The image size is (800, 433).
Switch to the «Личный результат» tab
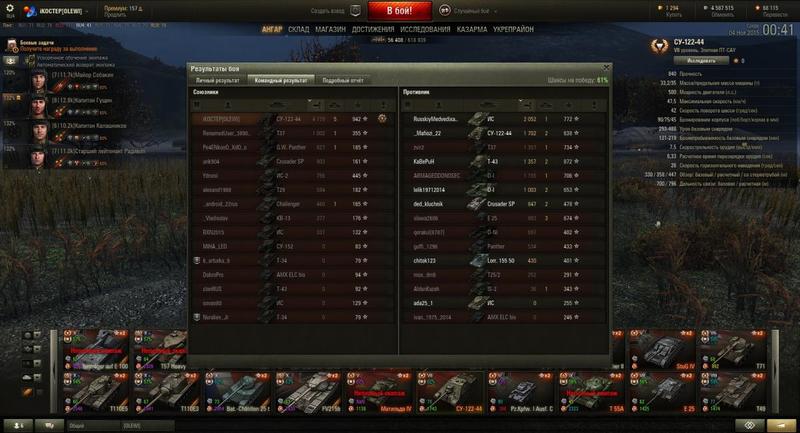coord(217,78)
